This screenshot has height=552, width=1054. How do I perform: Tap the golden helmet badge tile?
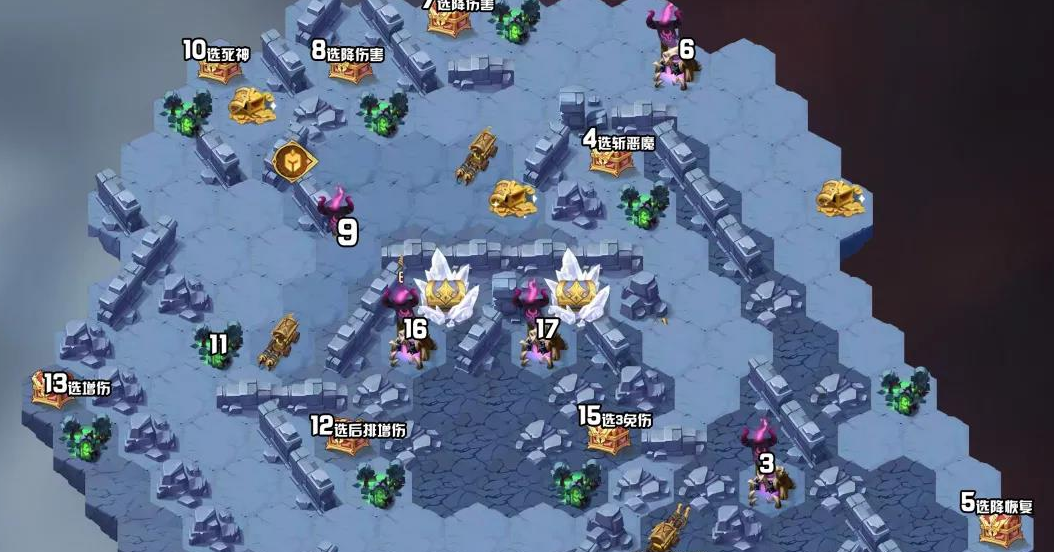tap(293, 162)
